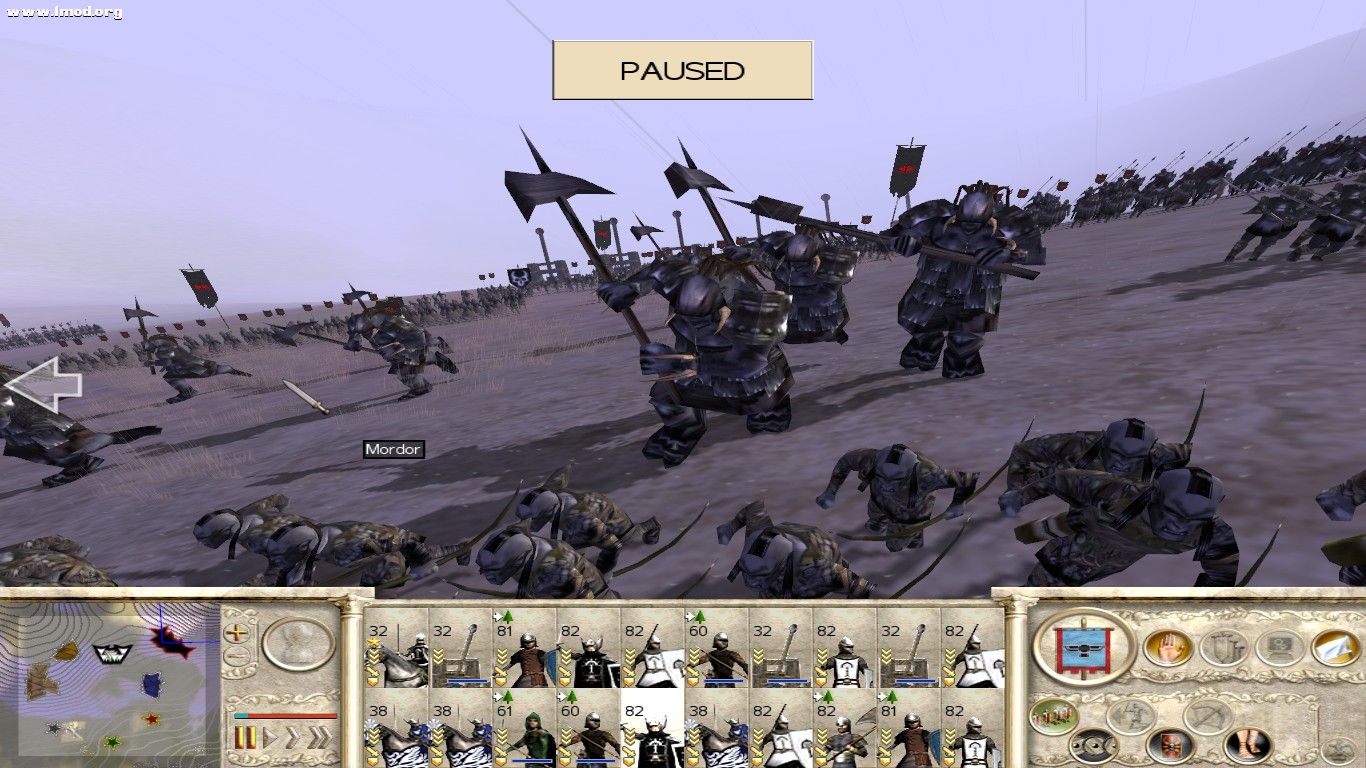The height and width of the screenshot is (768, 1366).
Task: Click the pause bars button
Action: pos(246,737)
